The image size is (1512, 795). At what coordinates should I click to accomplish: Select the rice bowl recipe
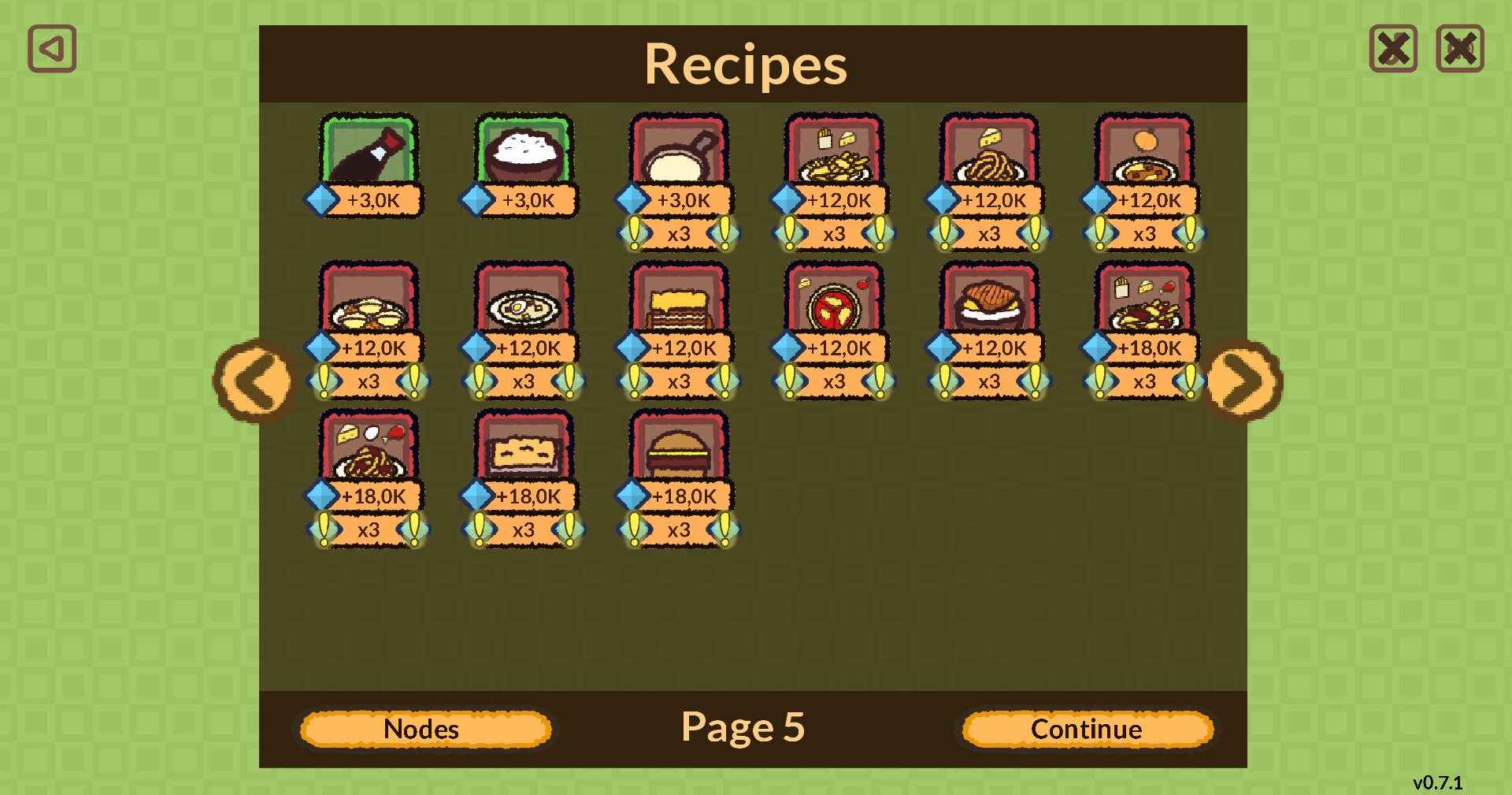coord(524,154)
